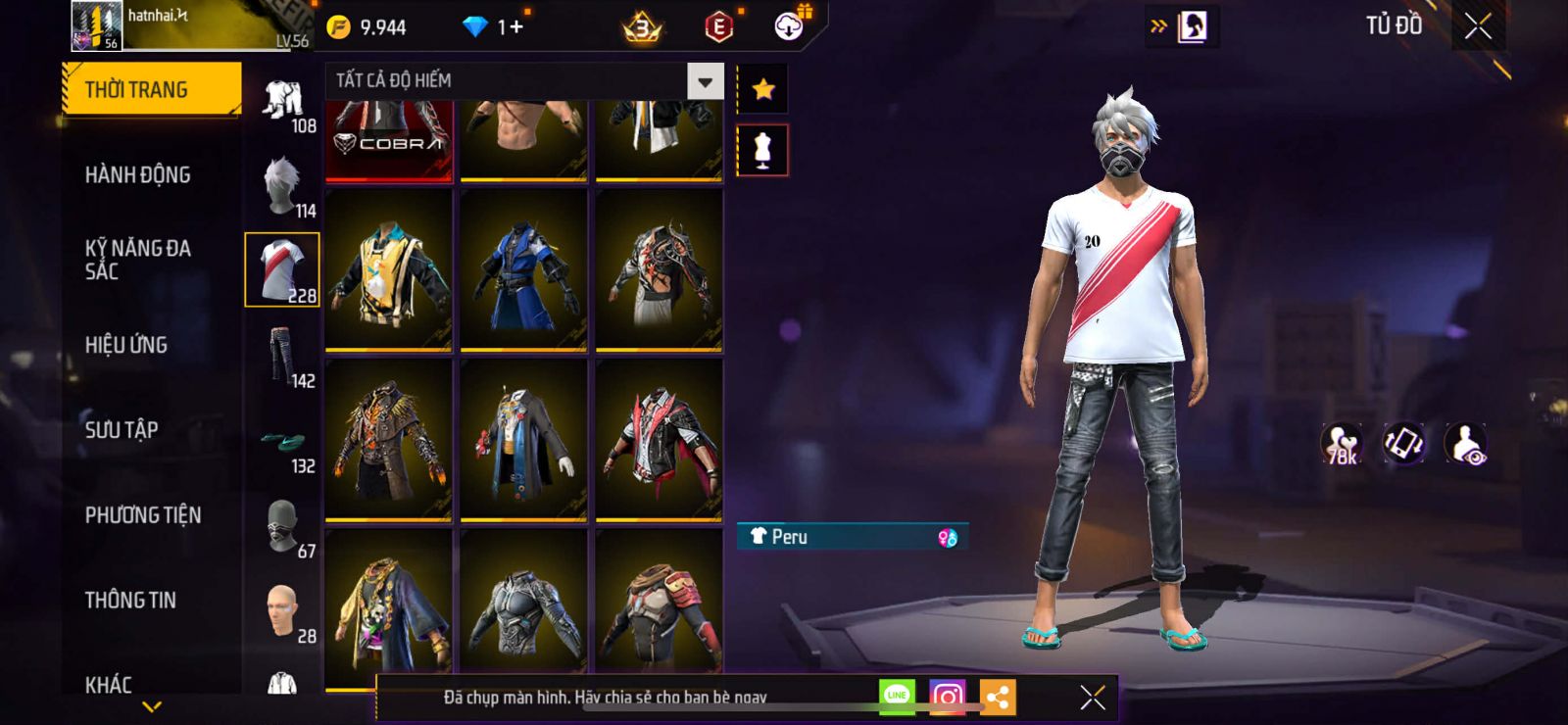Open the HIỆU ỨNG section
The height and width of the screenshot is (725, 1568).
pos(125,345)
